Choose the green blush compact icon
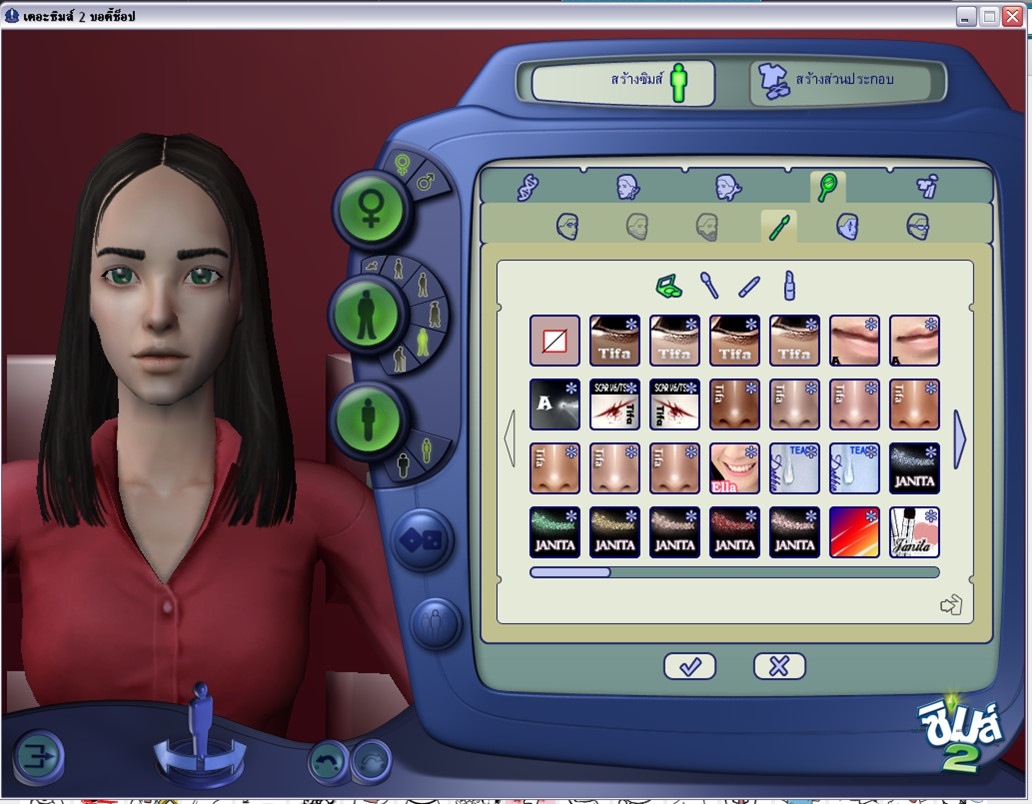 (x=667, y=286)
